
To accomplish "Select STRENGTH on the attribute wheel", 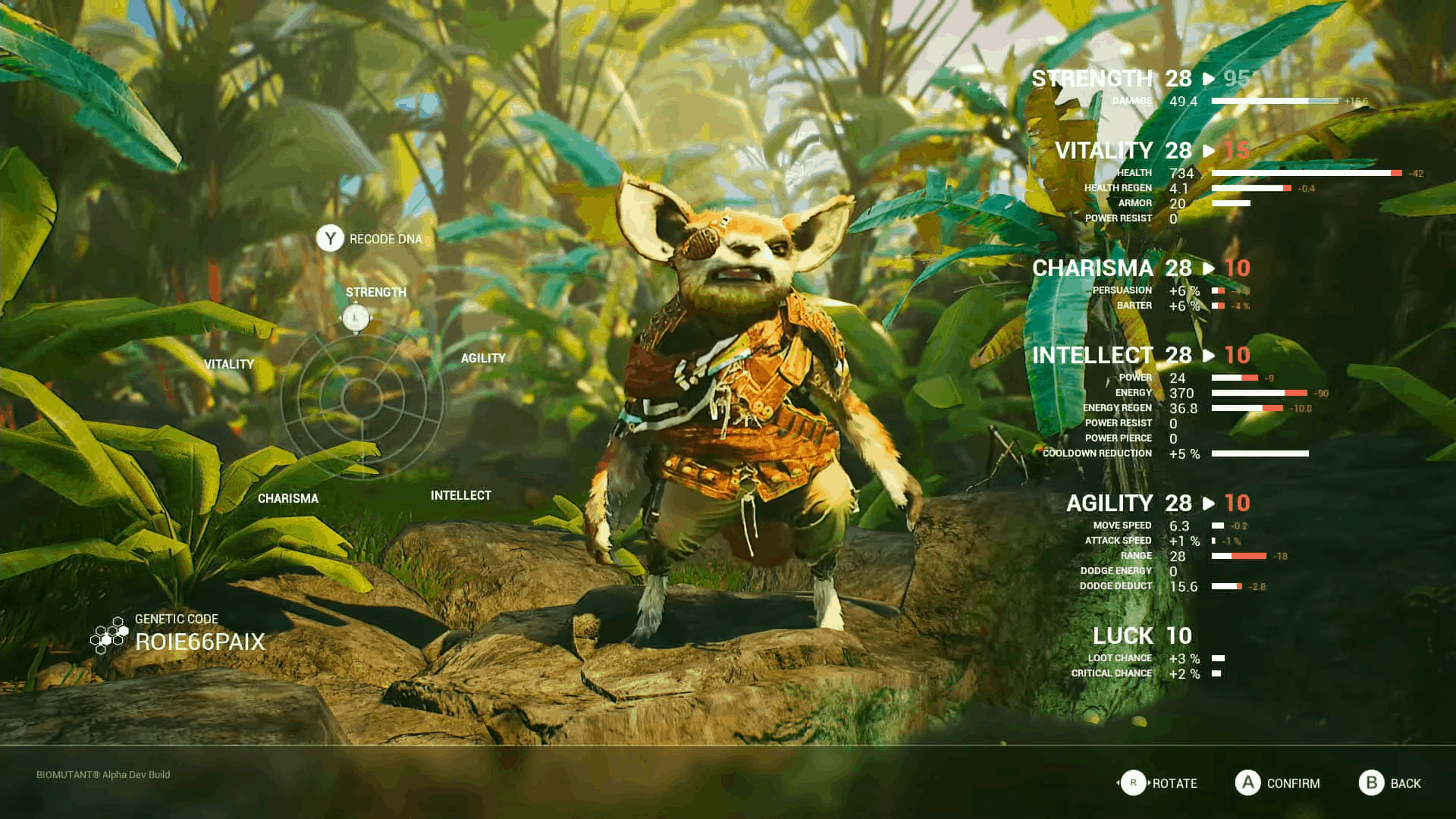I will [x=376, y=291].
